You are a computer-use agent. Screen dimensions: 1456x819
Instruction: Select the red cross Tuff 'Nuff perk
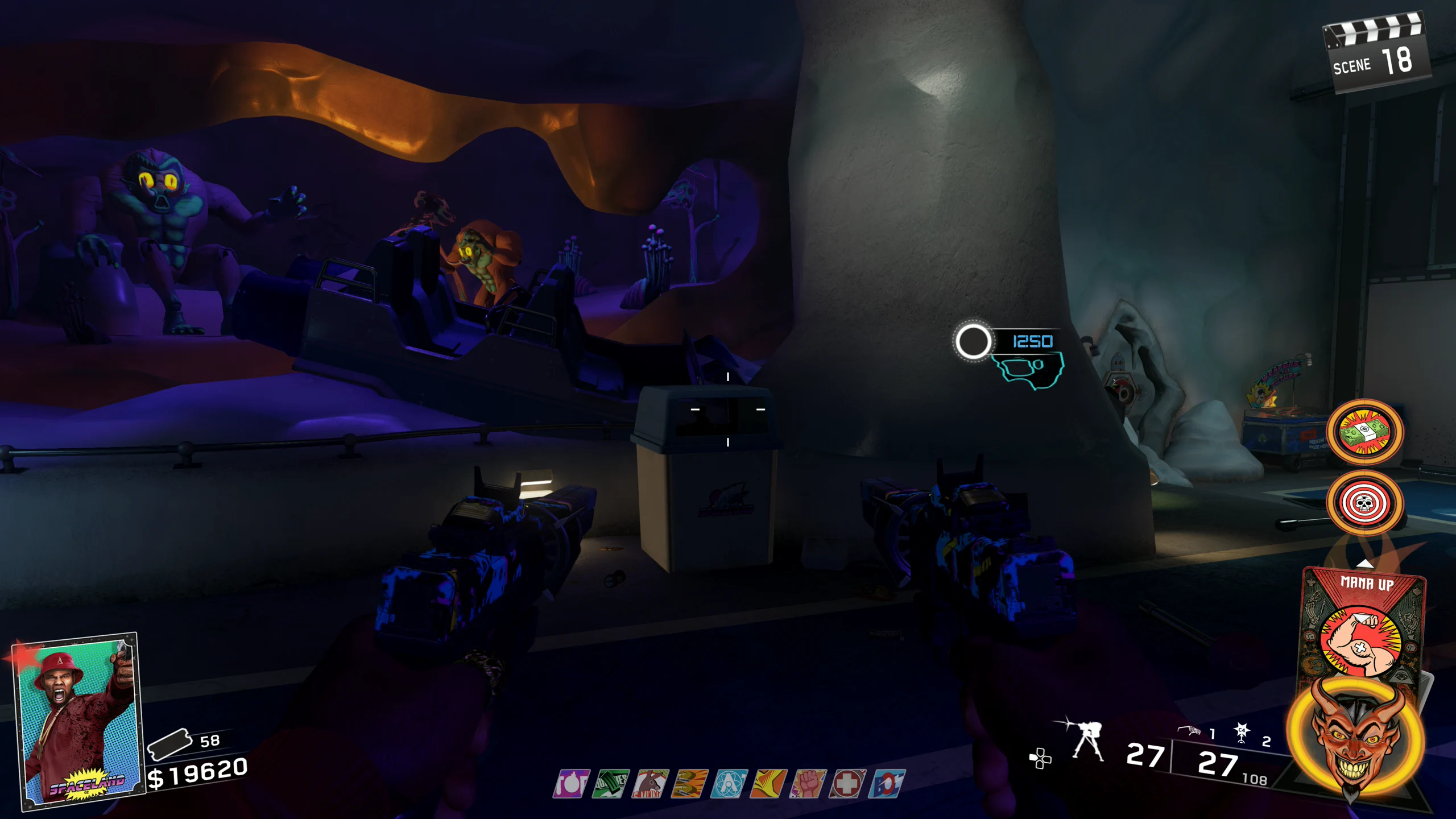coord(847,784)
